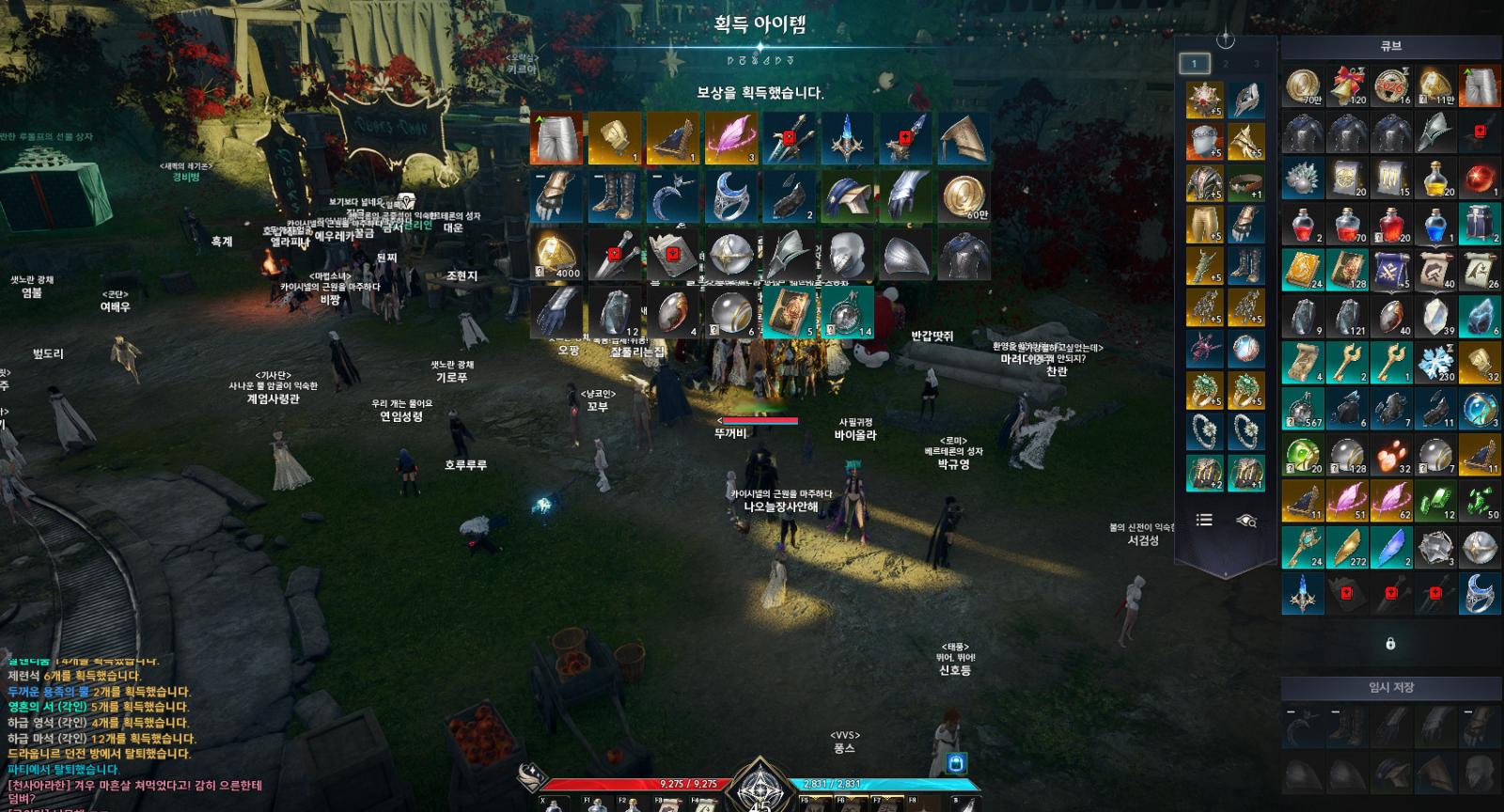The image size is (1504, 812).
Task: Switch to equipment preset tab 1
Action: pyautogui.click(x=1194, y=64)
